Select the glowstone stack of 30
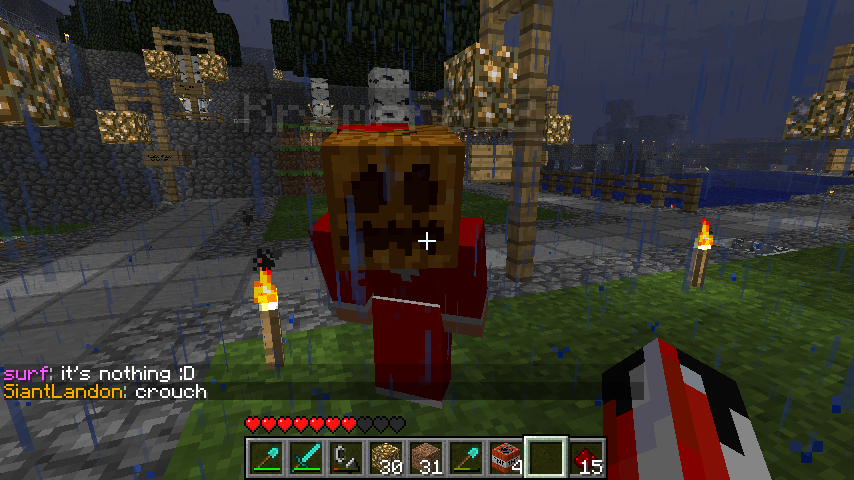Viewport: 854px width, 480px height. pyautogui.click(x=385, y=457)
